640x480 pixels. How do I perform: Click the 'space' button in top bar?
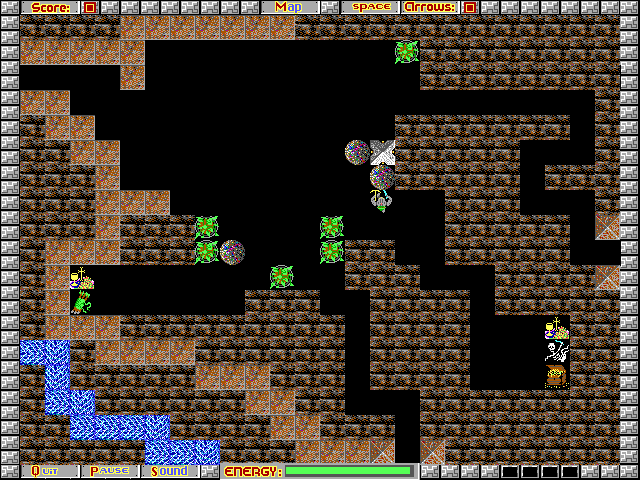(370, 7)
